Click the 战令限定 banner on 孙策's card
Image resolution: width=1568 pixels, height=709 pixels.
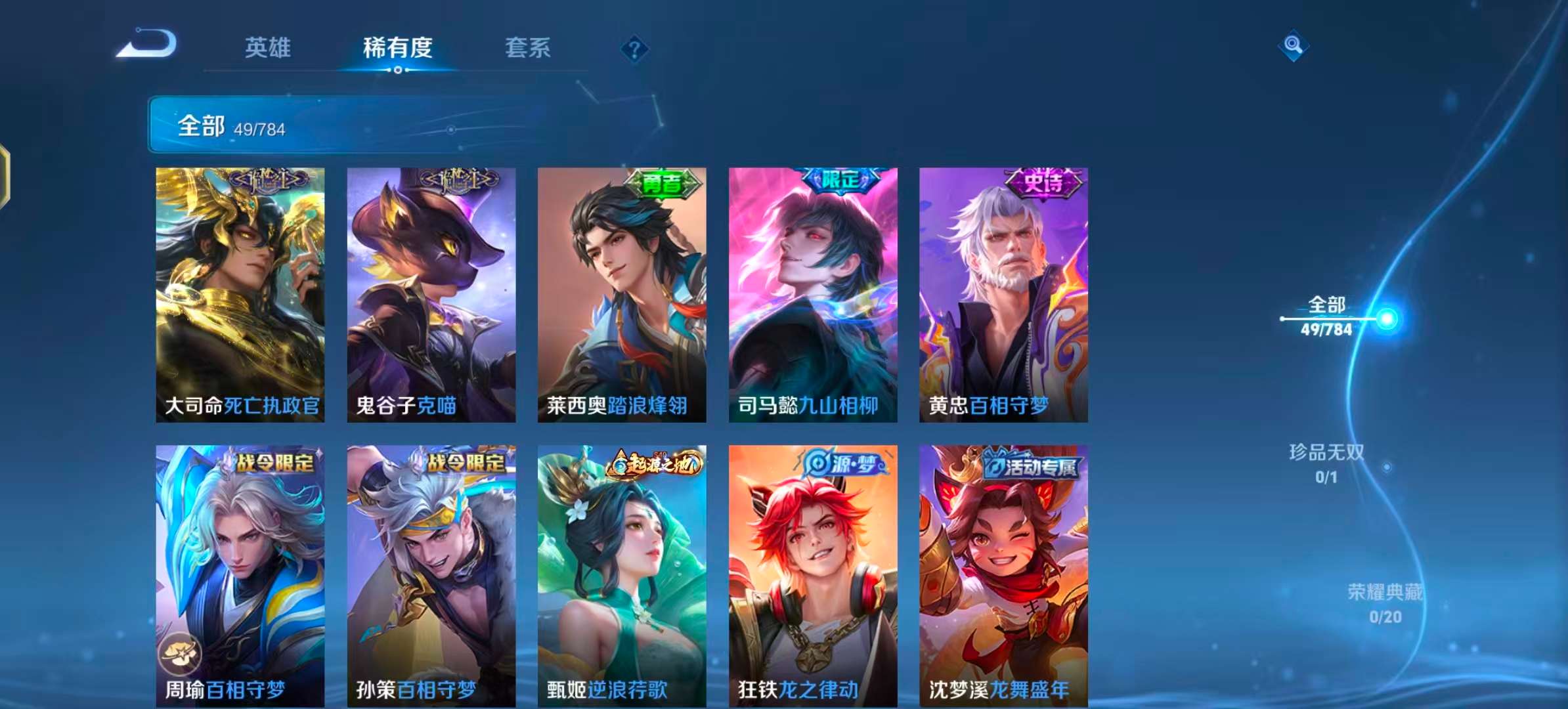pos(468,463)
